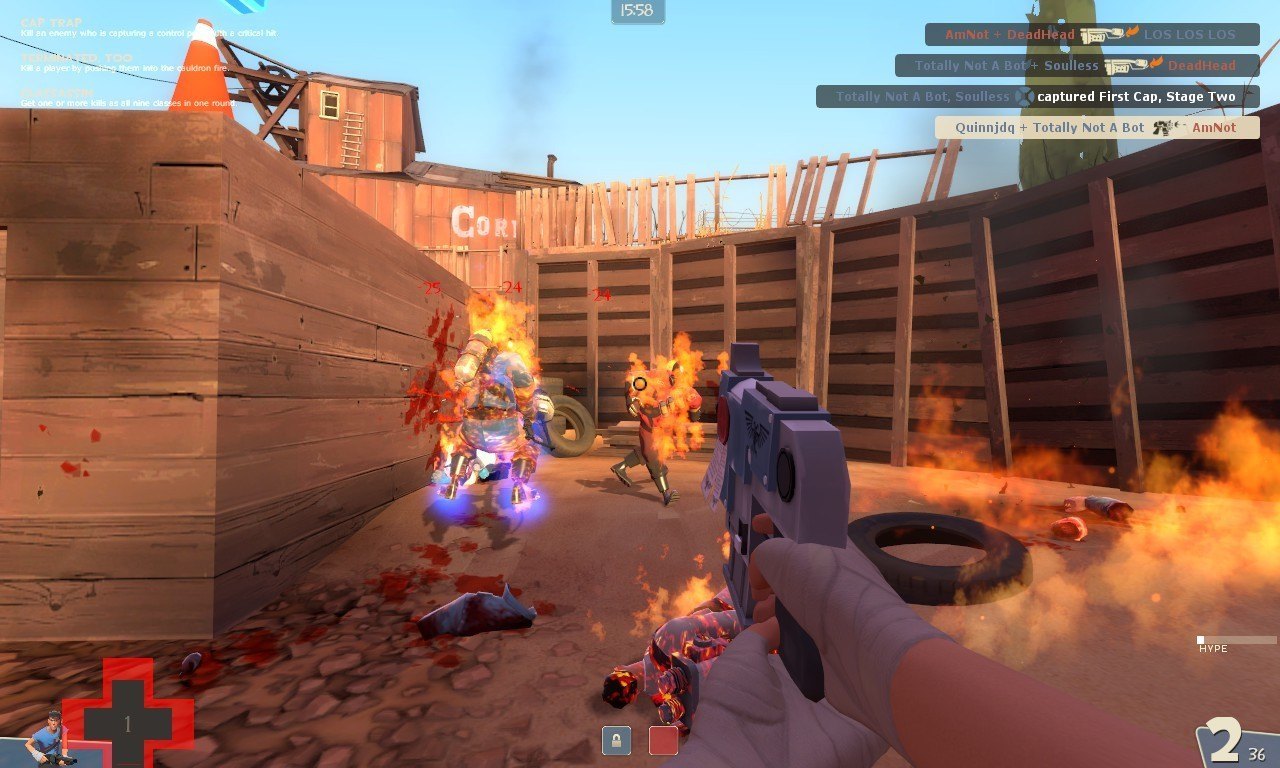Click the Quinnjdq + Totally Not A Bot kill entry
1280x768 pixels.
[x=1096, y=128]
